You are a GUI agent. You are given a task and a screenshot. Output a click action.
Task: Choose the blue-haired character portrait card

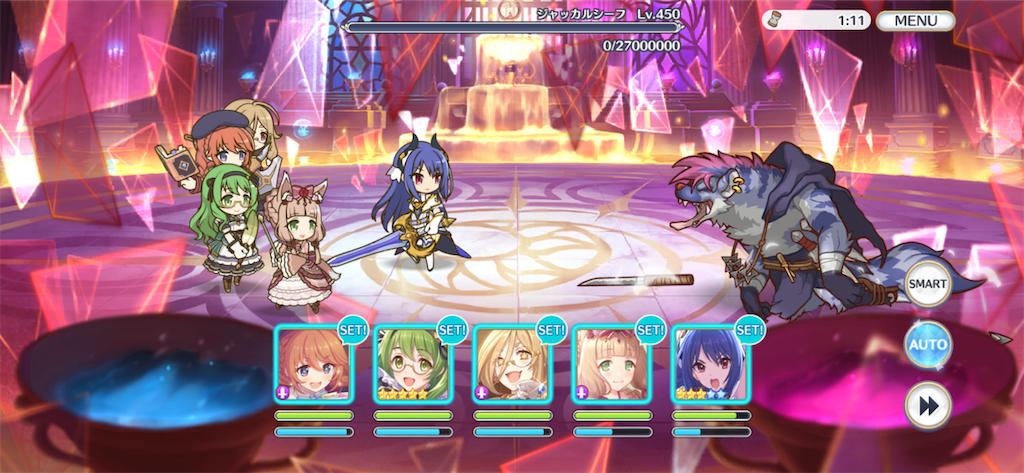[710, 364]
